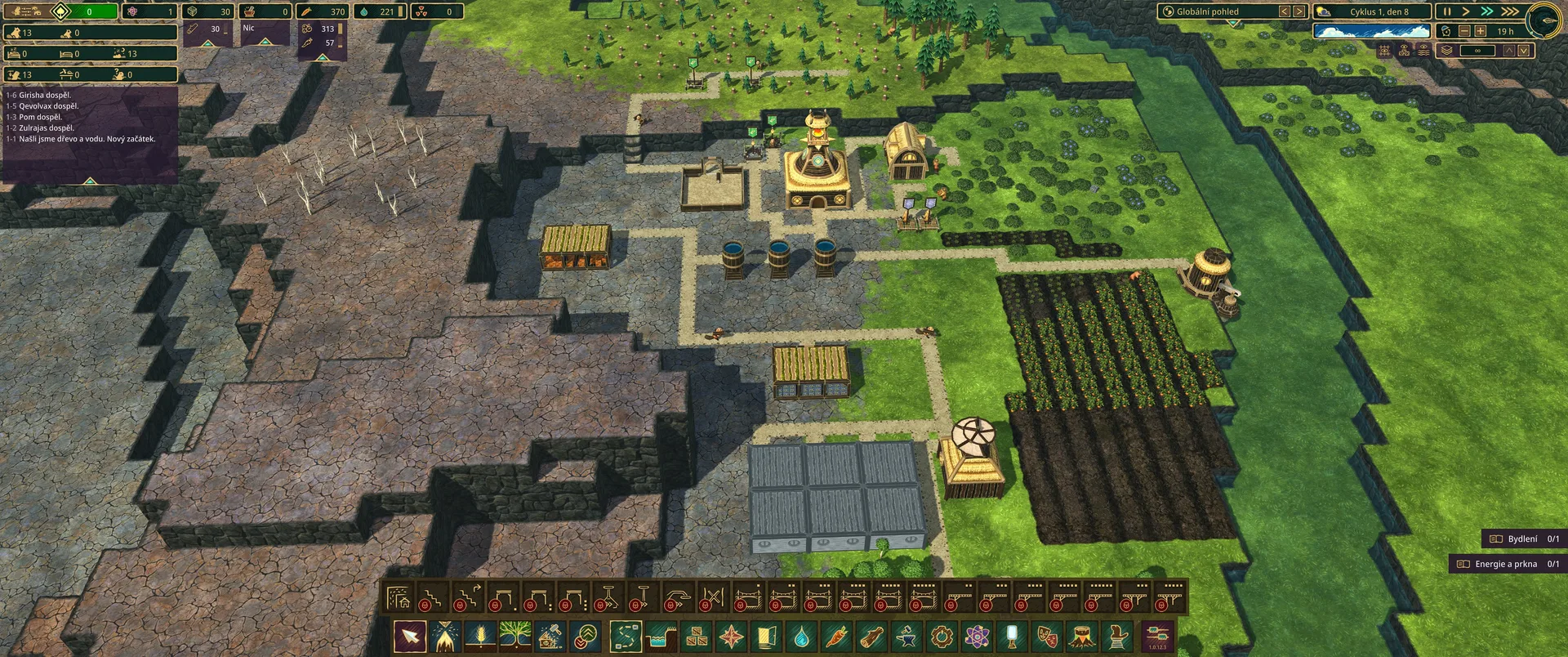Pause the game with the pause button

[1446, 11]
